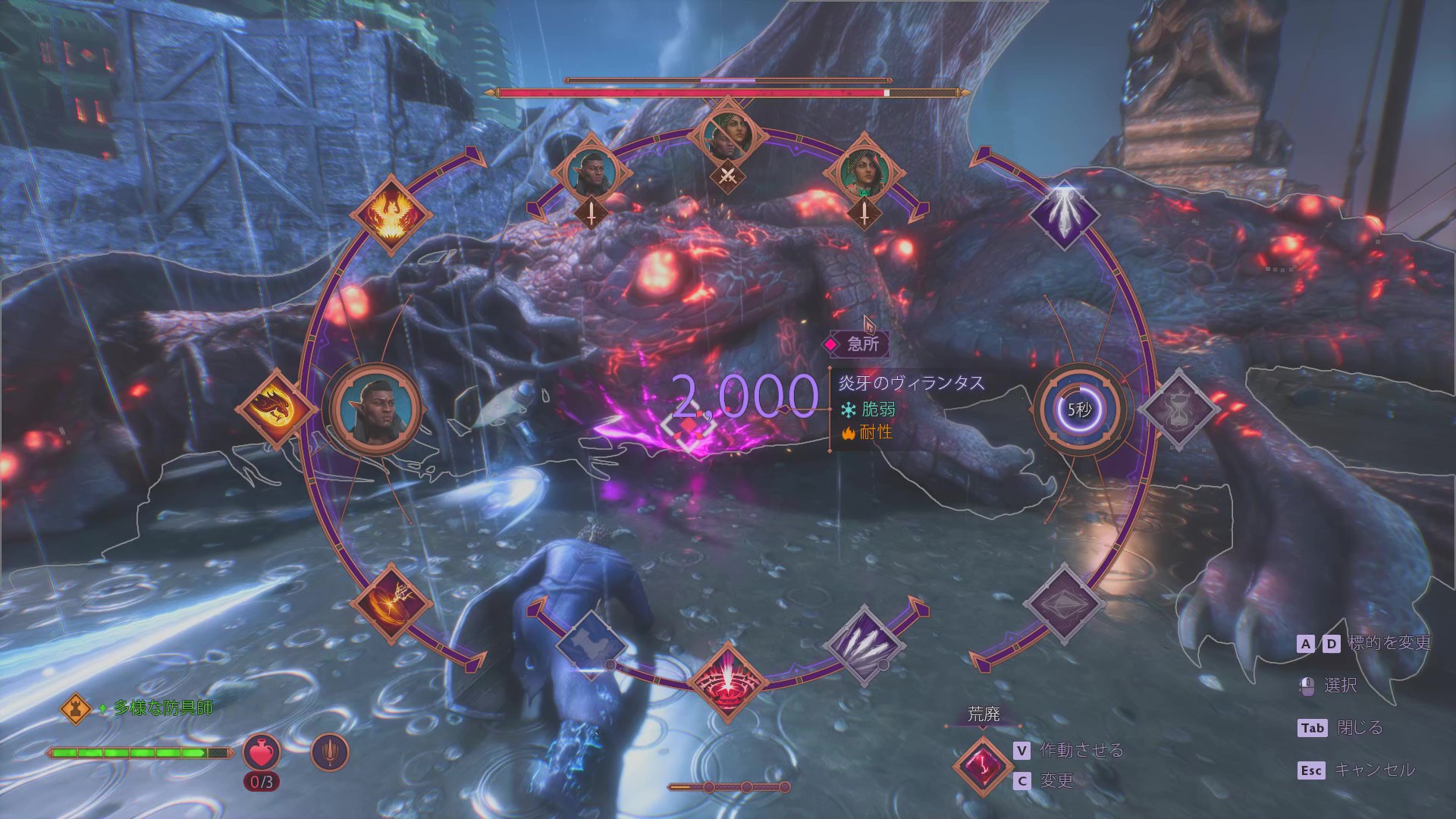
Task: Activate the flaming phoenix ability
Action: tap(390, 215)
